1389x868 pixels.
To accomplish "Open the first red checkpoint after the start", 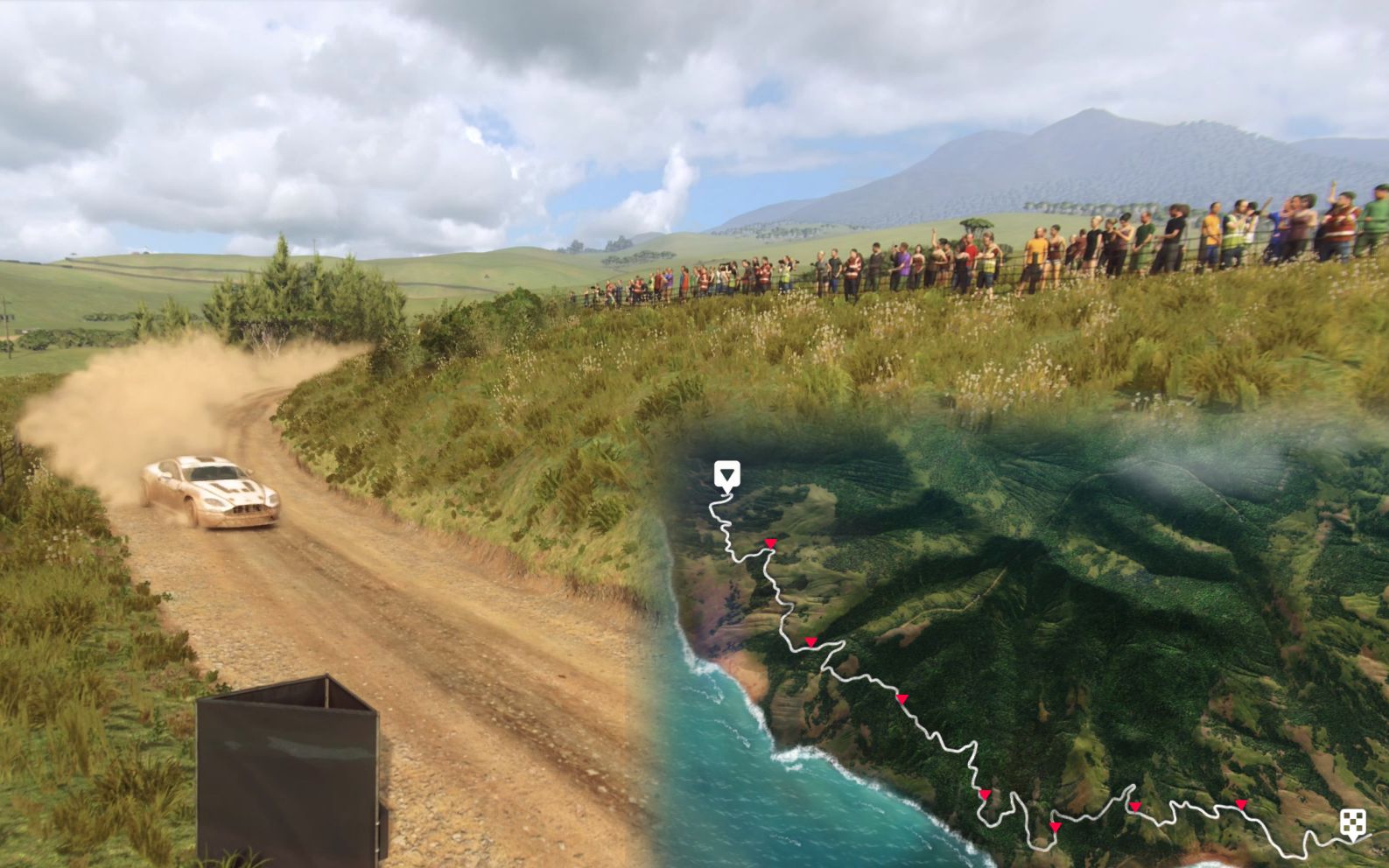I will click(769, 543).
